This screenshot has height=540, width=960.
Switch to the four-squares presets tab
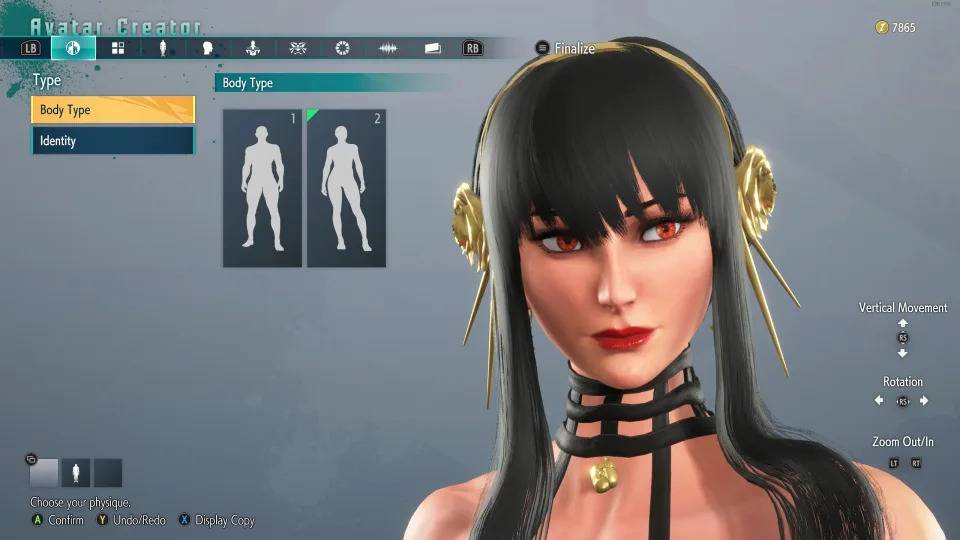pos(118,48)
